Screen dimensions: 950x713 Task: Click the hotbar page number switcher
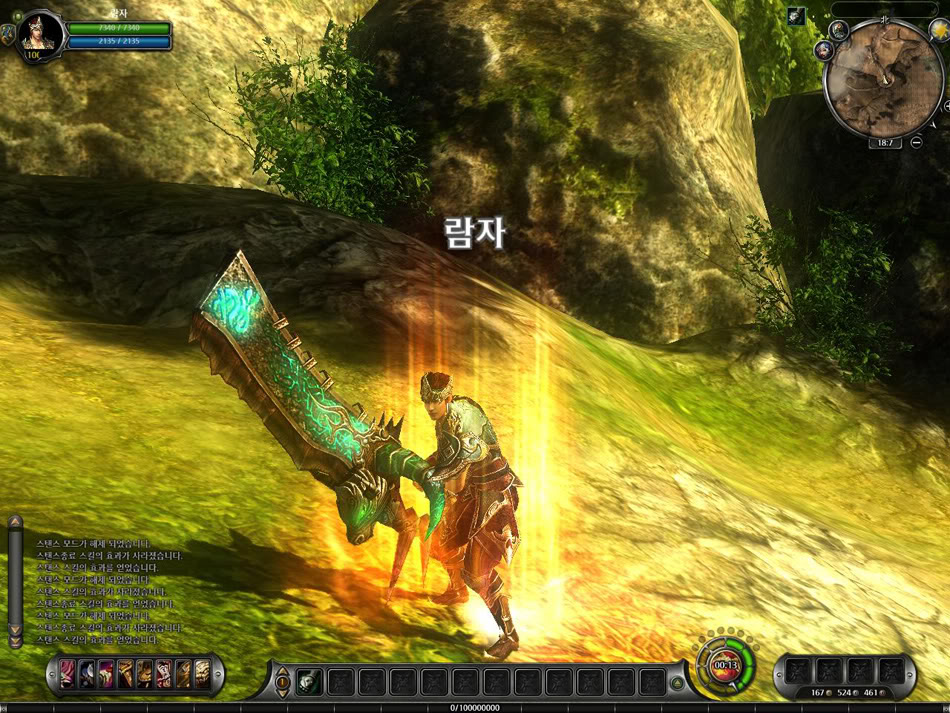pyautogui.click(x=282, y=682)
